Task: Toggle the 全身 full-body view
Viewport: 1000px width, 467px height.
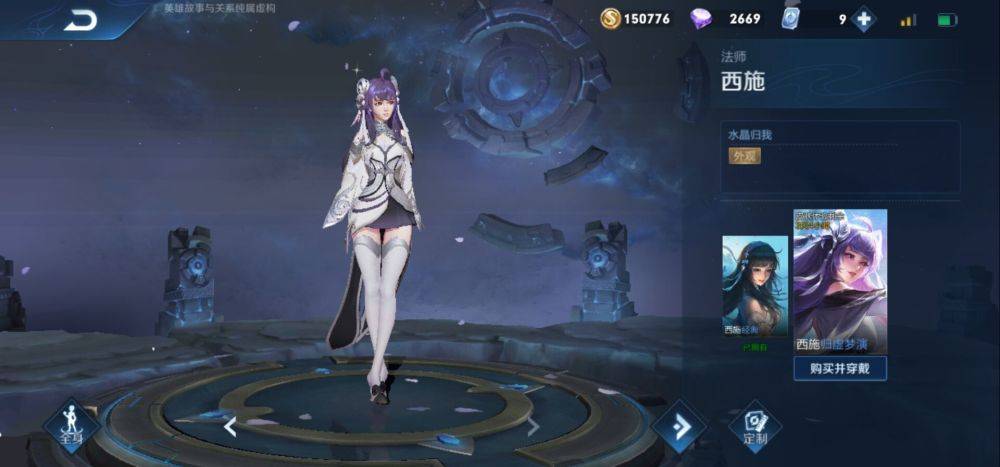Action: pos(71,425)
